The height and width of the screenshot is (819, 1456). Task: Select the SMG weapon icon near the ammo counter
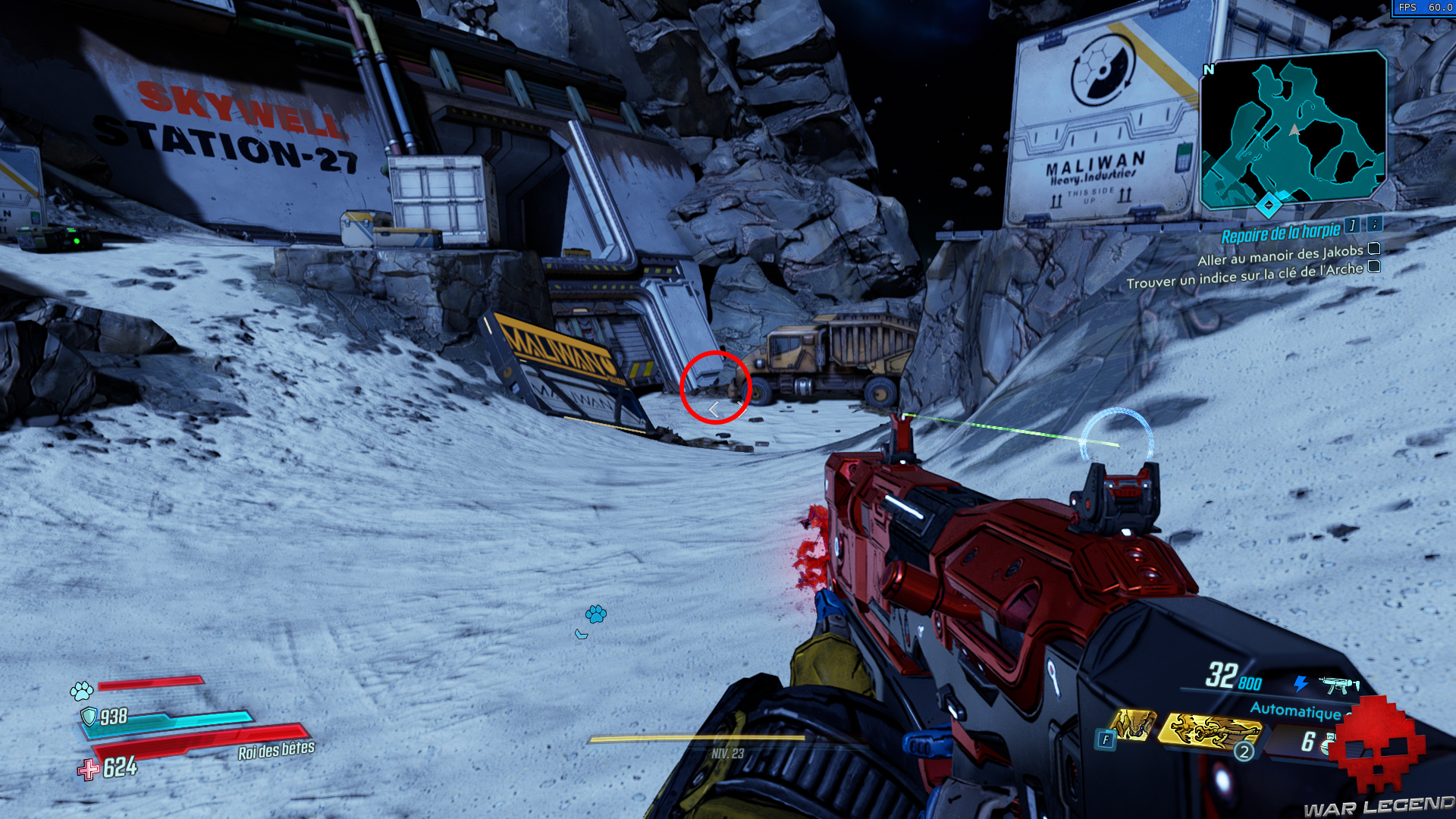point(1339,685)
